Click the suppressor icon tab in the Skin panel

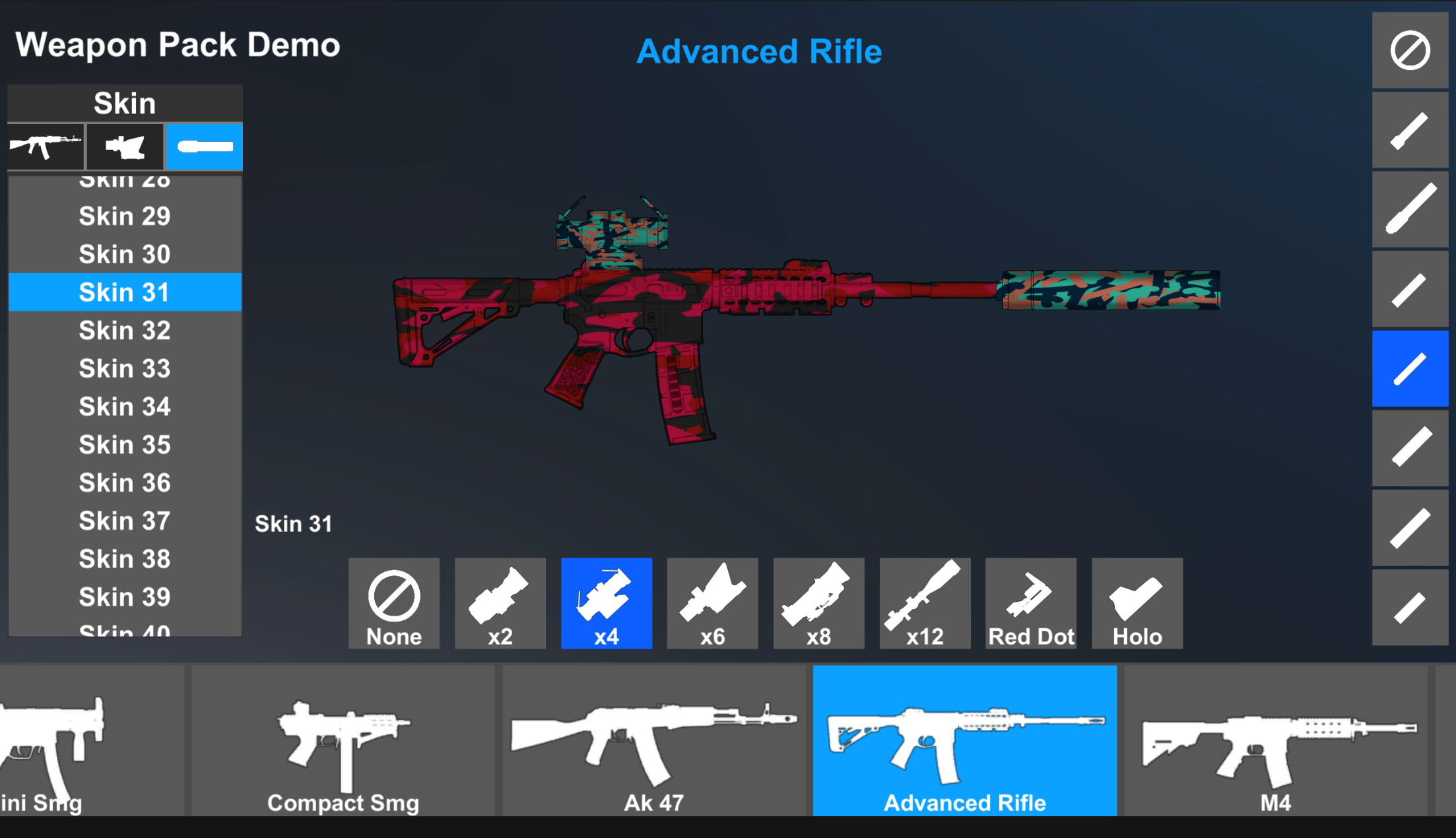pos(203,146)
